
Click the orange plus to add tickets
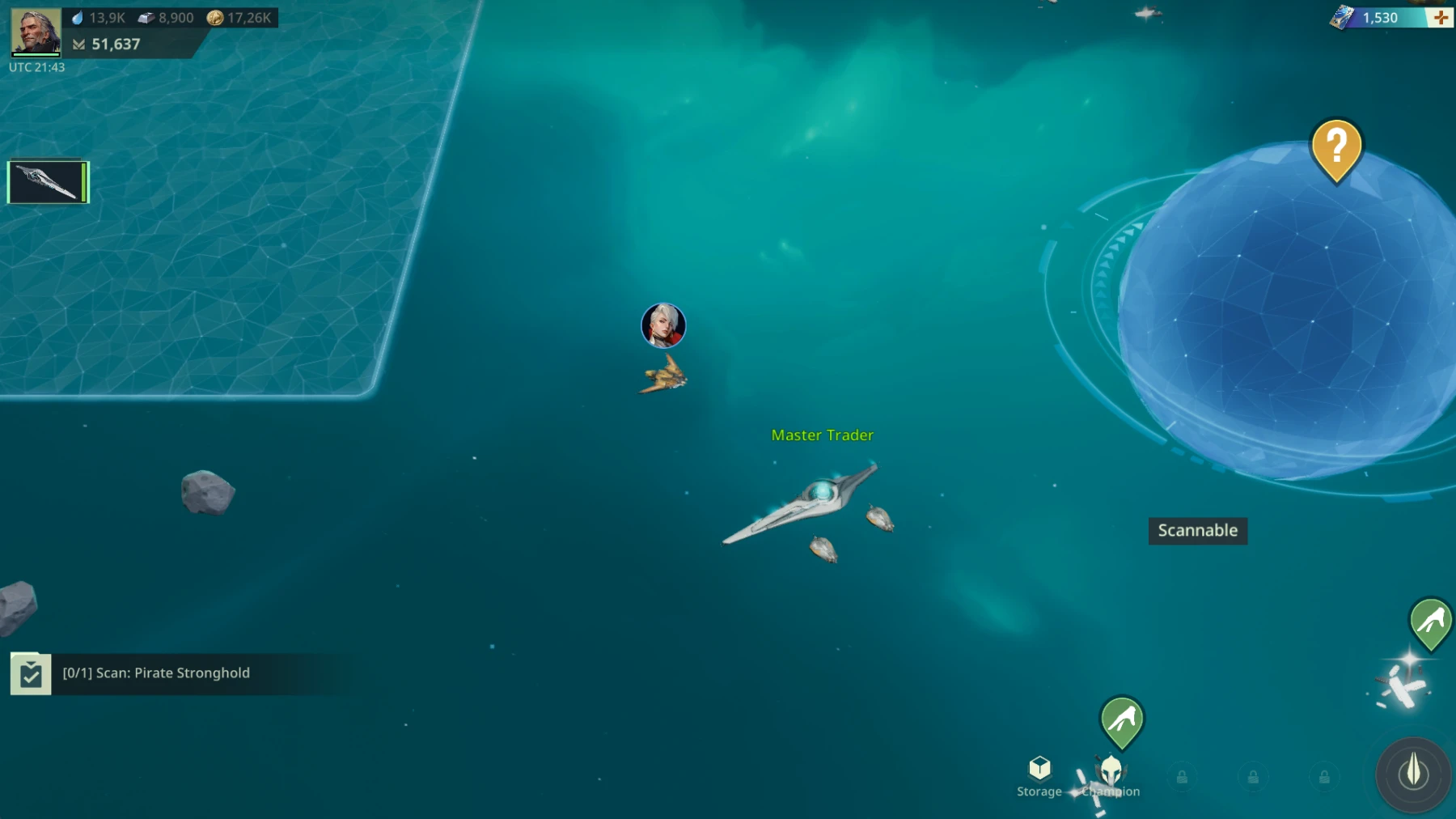(x=1441, y=18)
